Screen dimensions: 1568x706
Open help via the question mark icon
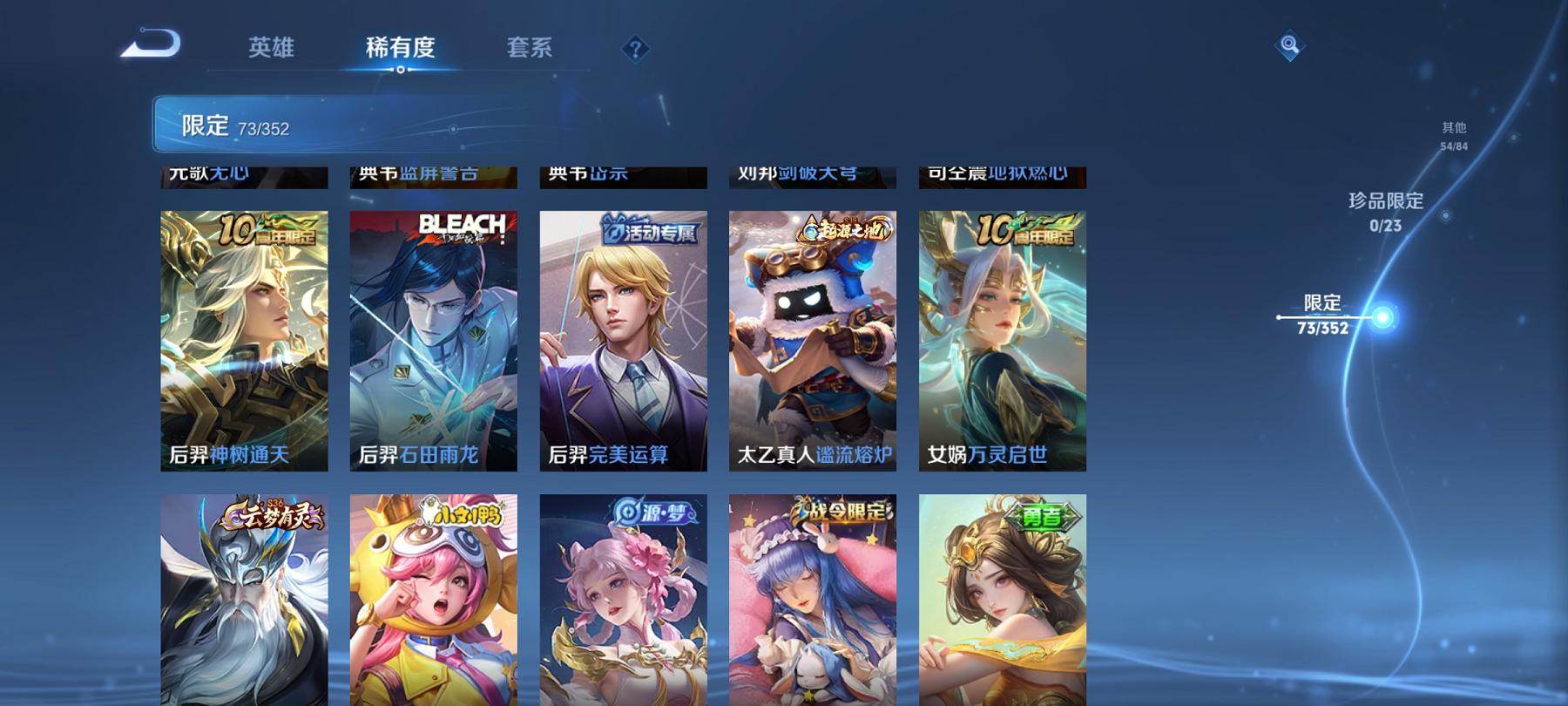(639, 51)
